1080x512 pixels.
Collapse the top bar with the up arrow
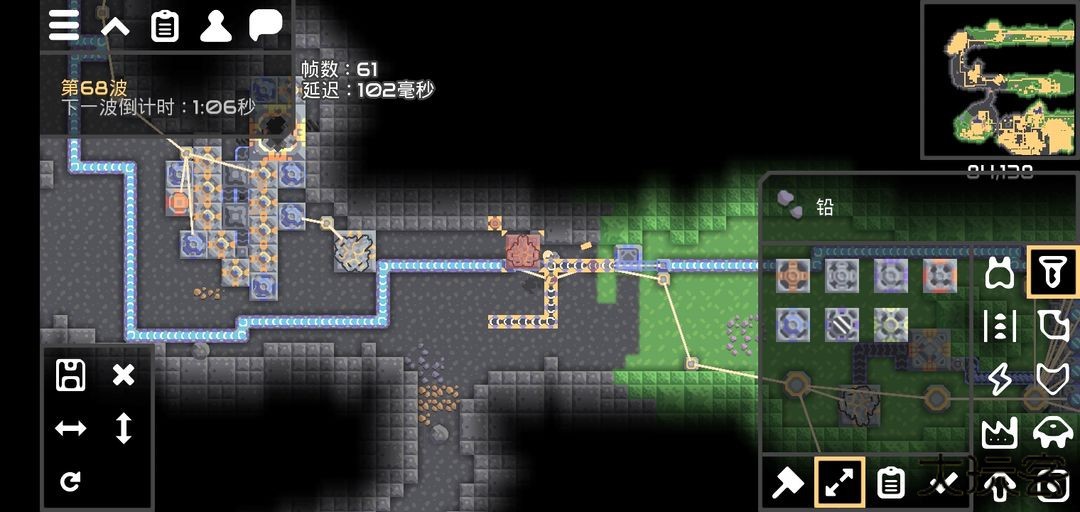[x=115, y=26]
